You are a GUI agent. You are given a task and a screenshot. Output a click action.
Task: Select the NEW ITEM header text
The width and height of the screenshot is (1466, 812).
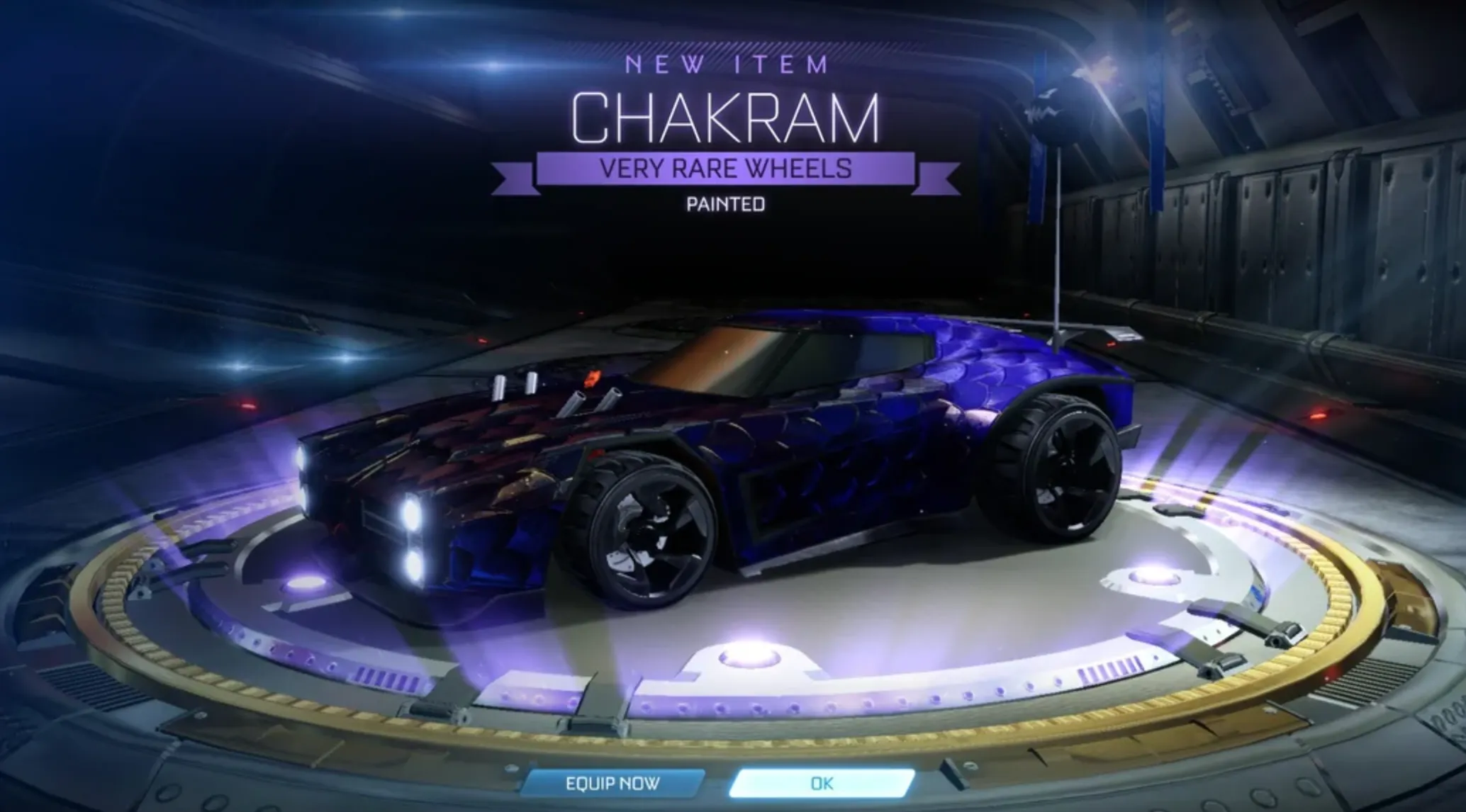click(x=730, y=65)
